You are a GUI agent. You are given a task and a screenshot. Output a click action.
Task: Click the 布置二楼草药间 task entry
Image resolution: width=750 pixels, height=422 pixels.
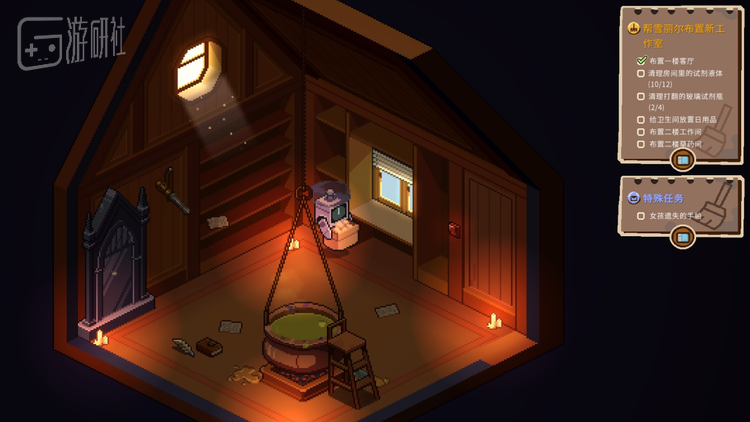(x=675, y=144)
